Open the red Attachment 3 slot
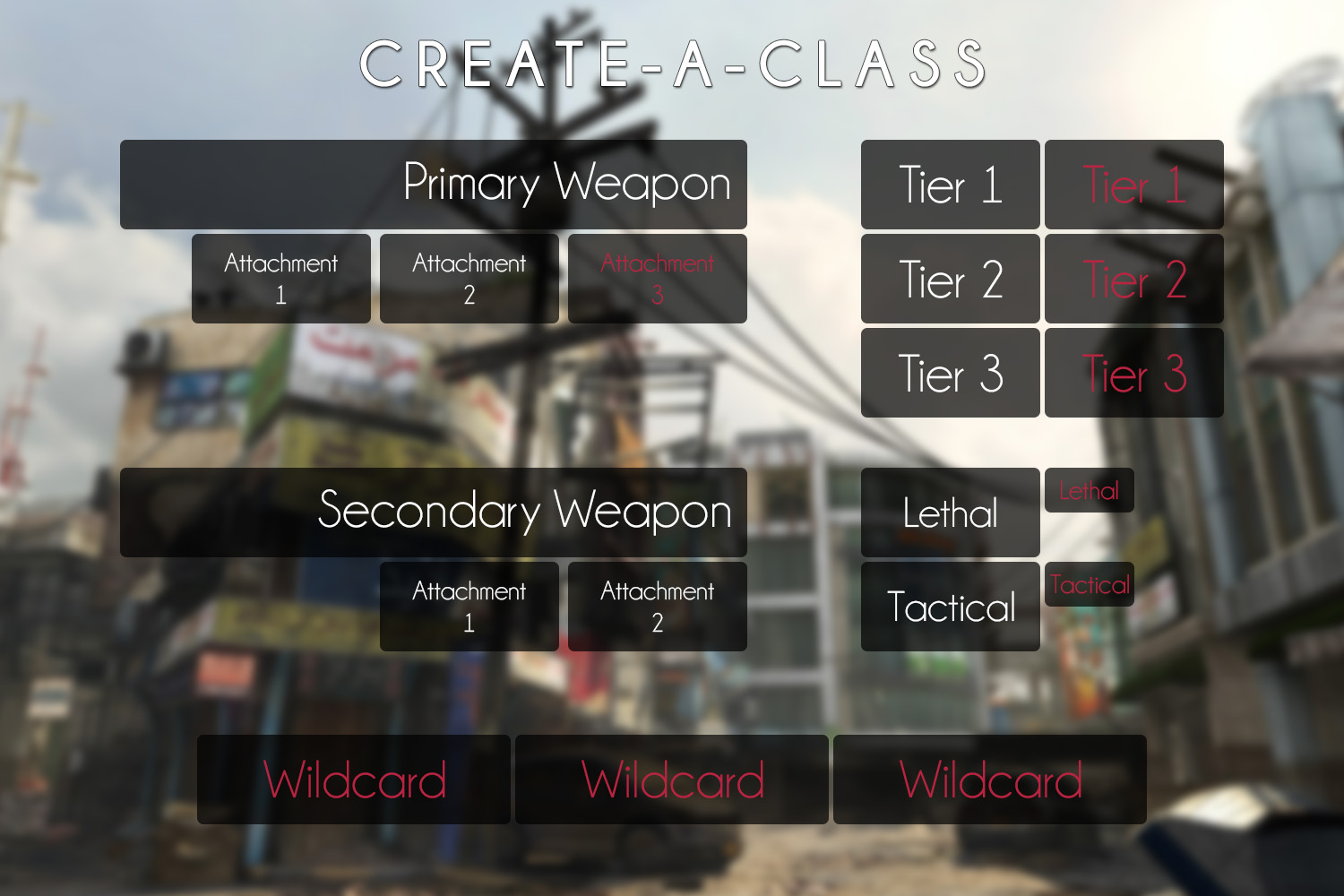The height and width of the screenshot is (896, 1344). click(658, 279)
